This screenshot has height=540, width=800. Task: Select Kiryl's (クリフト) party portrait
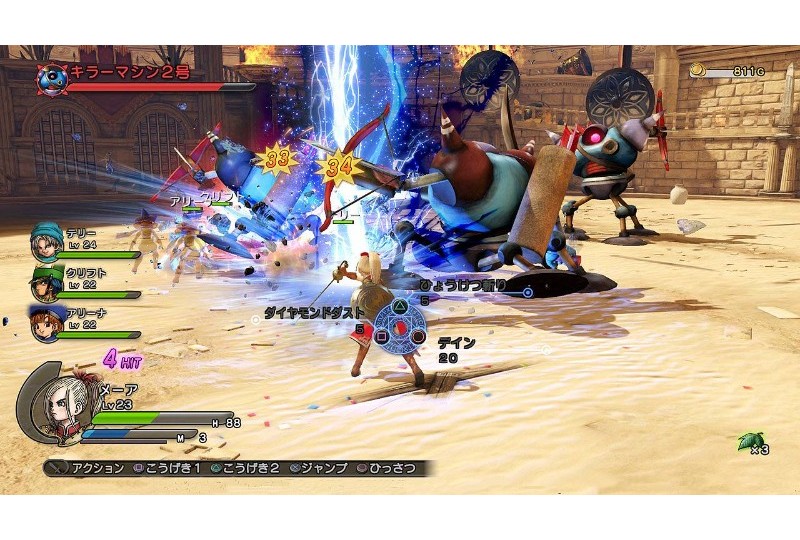pyautogui.click(x=46, y=283)
